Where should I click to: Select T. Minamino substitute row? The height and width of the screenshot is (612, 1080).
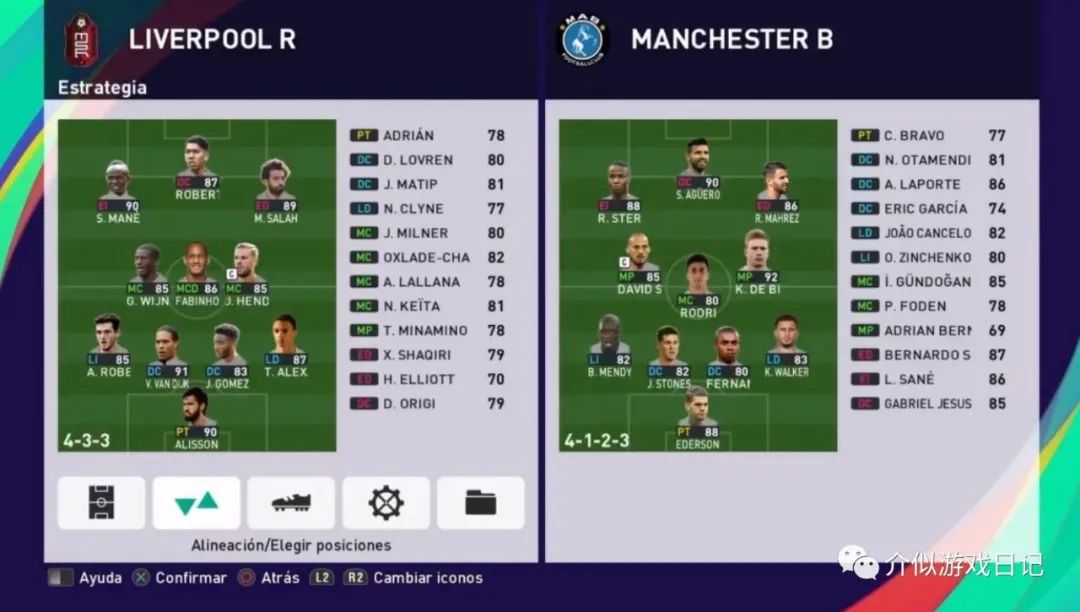pos(427,331)
